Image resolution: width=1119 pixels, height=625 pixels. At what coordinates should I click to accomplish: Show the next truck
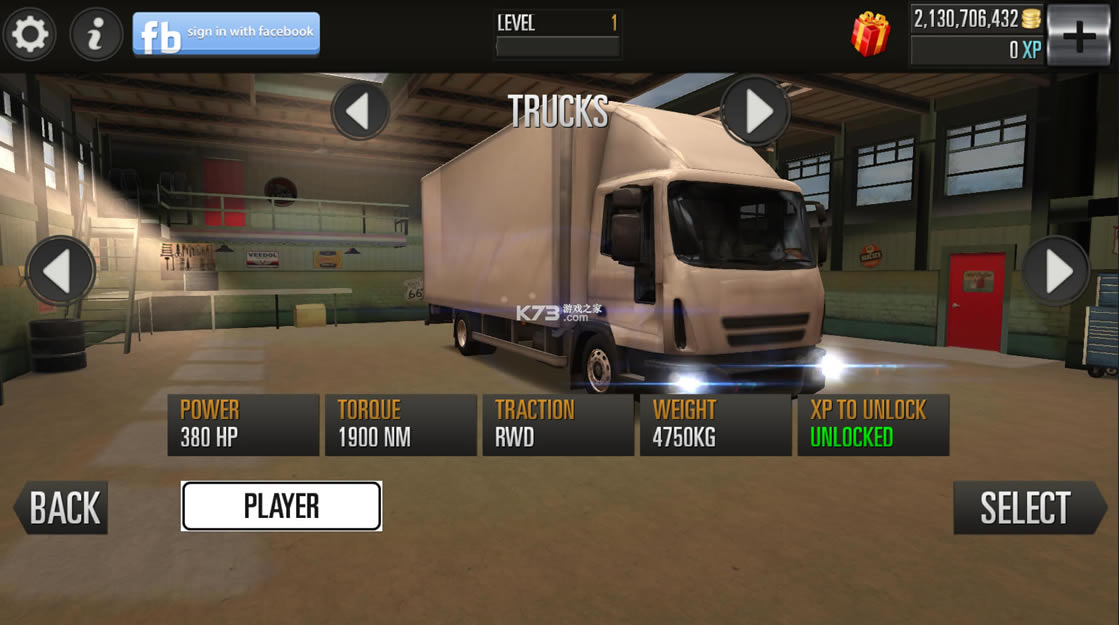[1055, 271]
